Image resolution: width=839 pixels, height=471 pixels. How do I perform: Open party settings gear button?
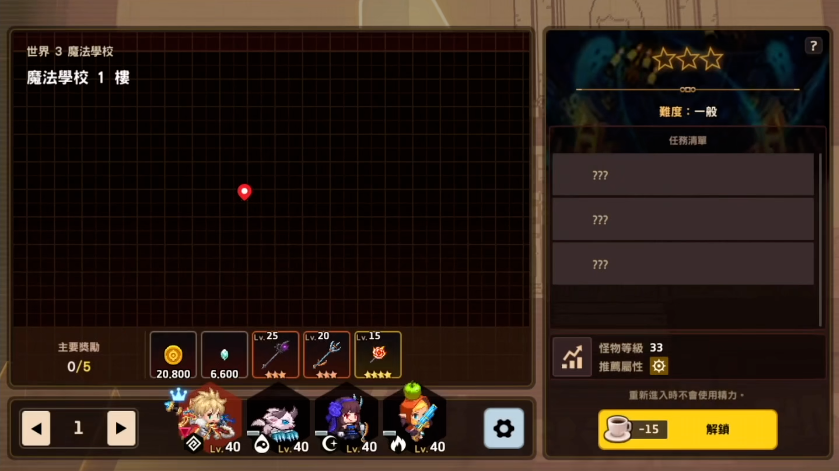pos(503,428)
